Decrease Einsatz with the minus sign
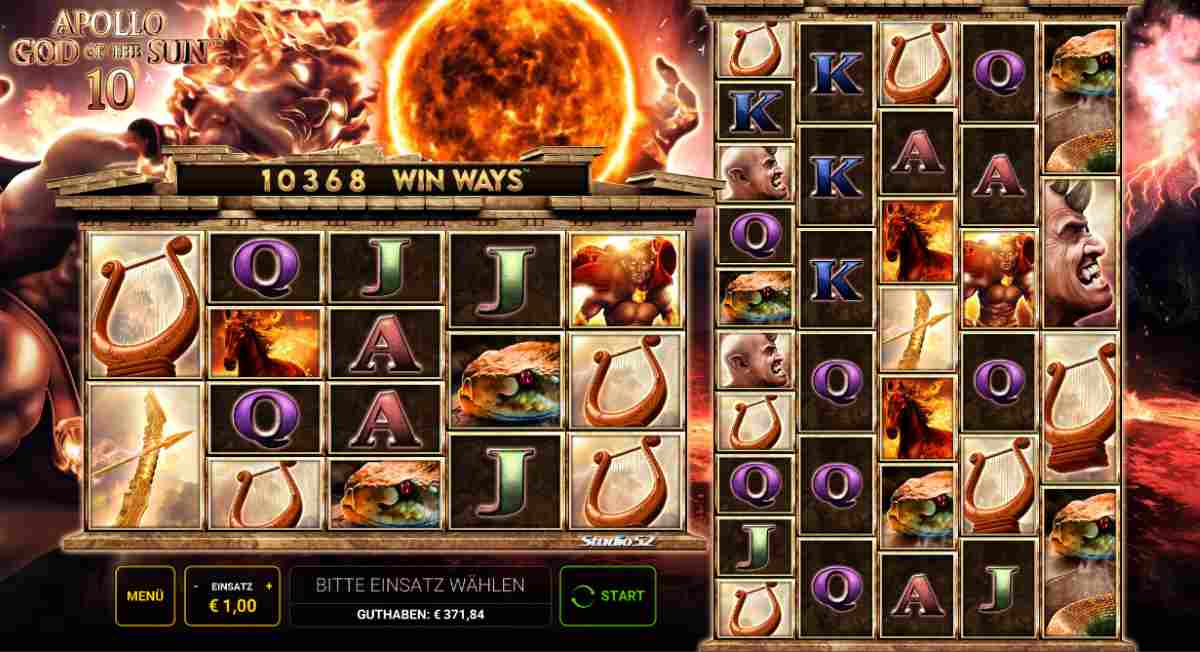Viewport: 1200px width, 652px height. pyautogui.click(x=197, y=586)
